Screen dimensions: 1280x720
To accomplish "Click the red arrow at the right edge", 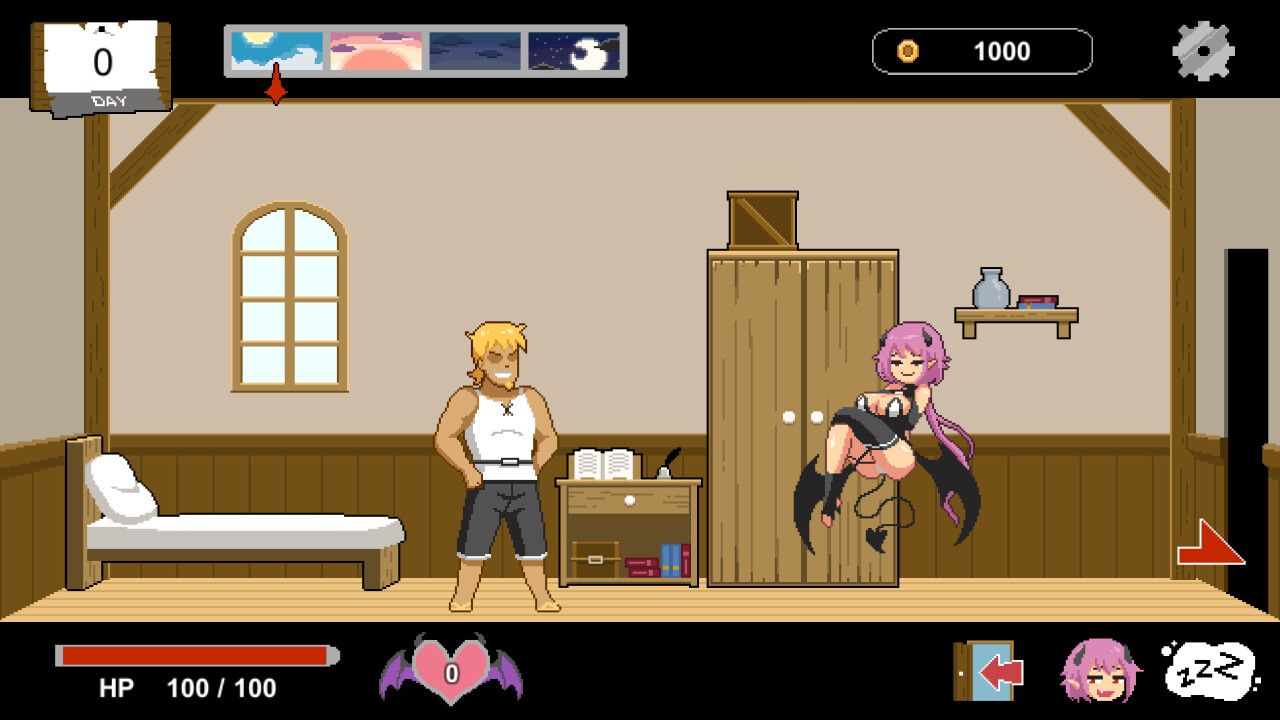I will (x=1207, y=544).
